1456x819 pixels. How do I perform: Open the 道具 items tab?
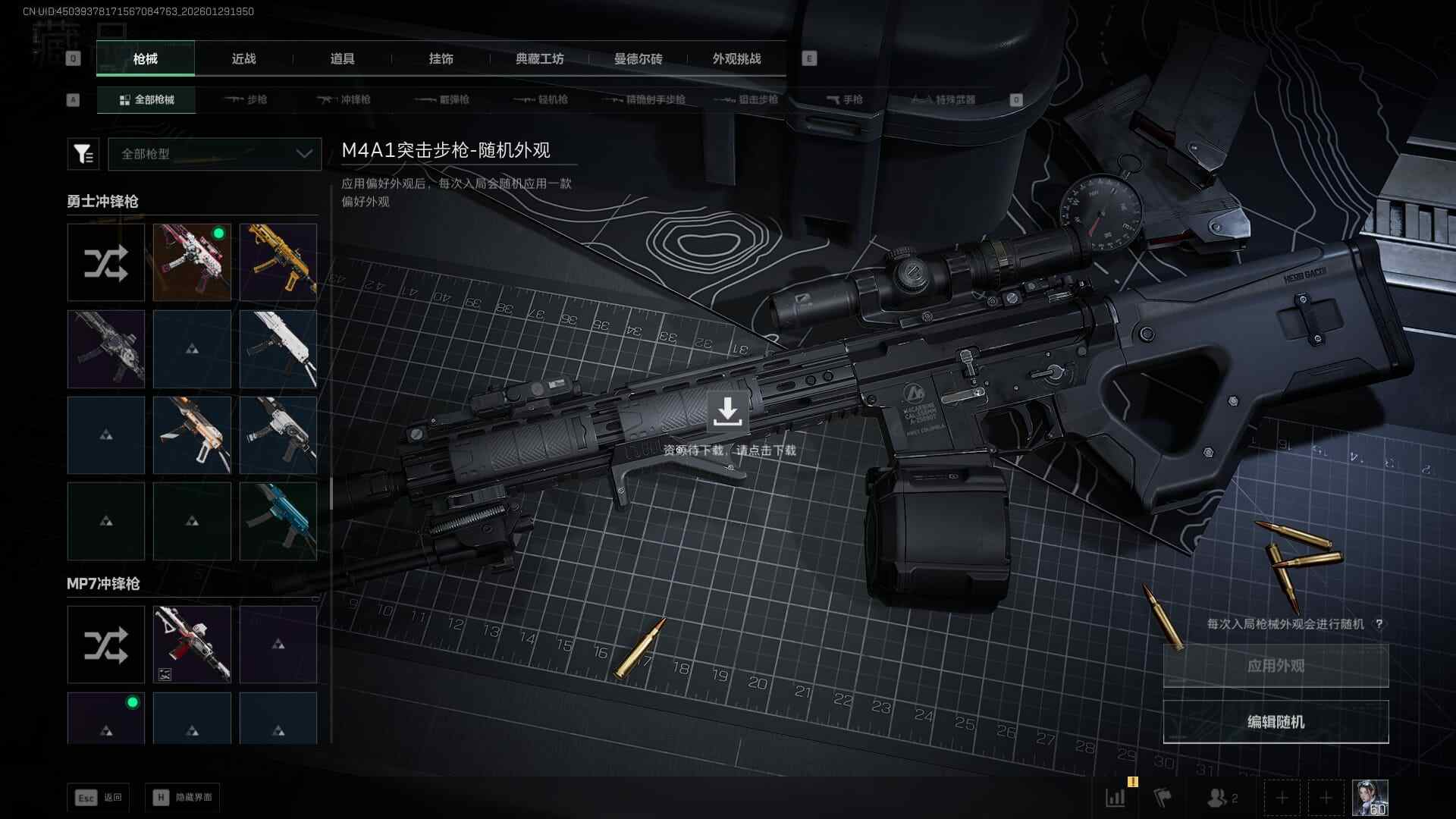click(x=342, y=58)
